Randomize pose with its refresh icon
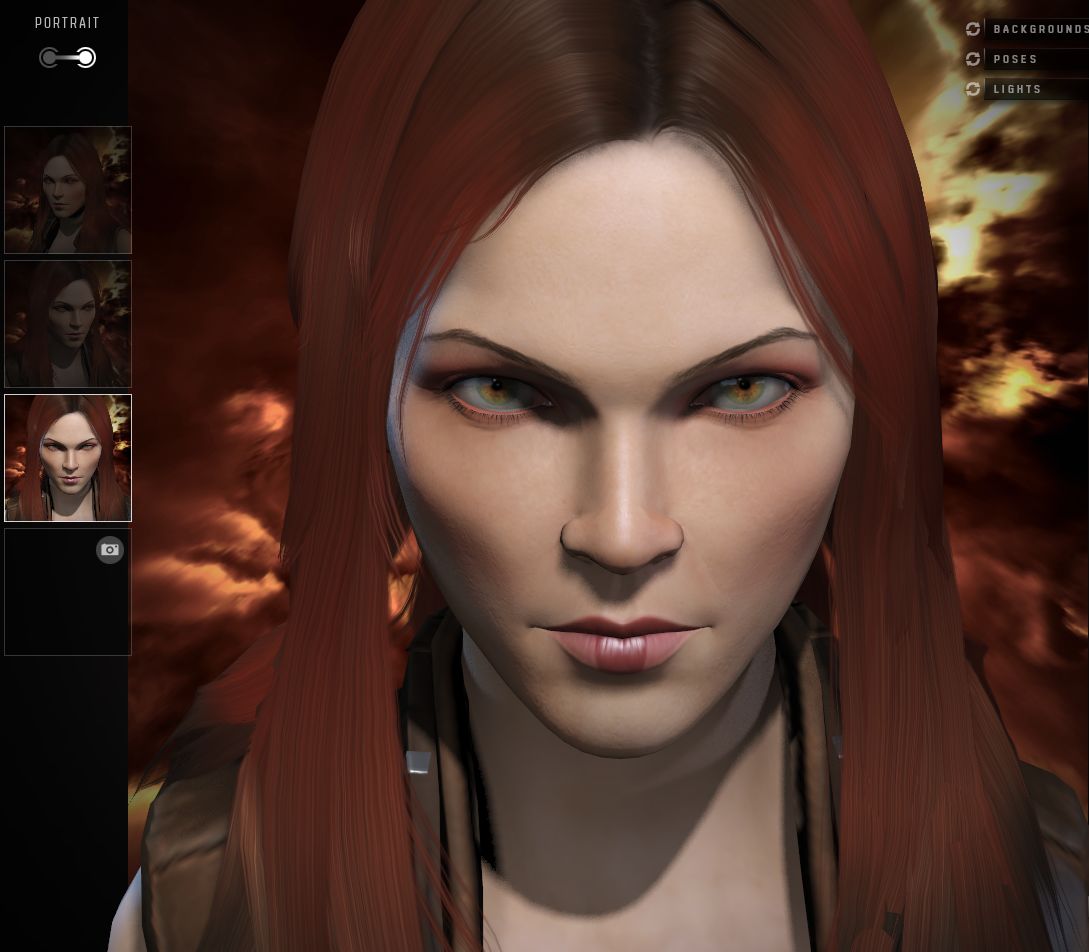 (x=973, y=59)
